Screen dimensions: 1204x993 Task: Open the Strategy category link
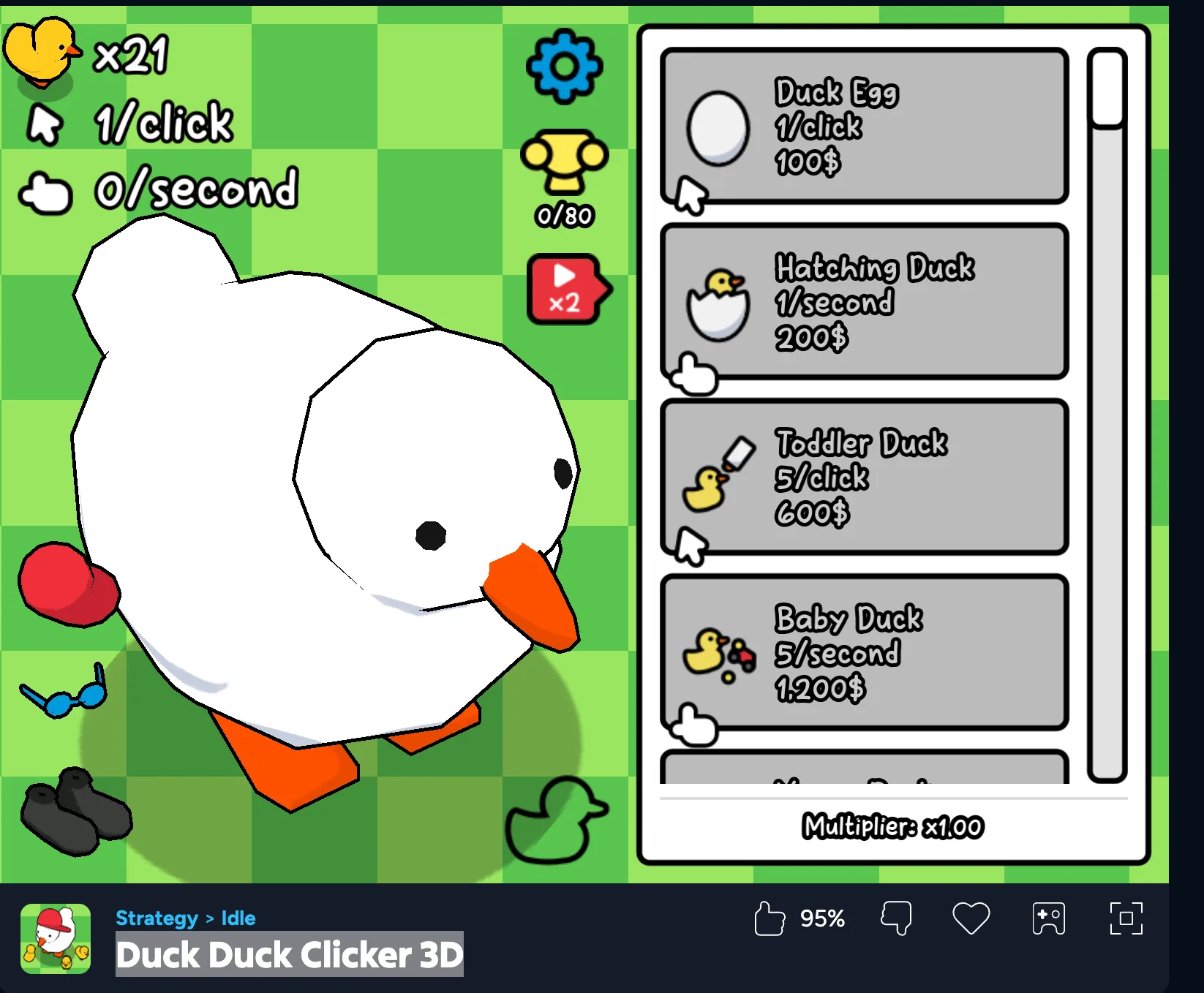[157, 918]
